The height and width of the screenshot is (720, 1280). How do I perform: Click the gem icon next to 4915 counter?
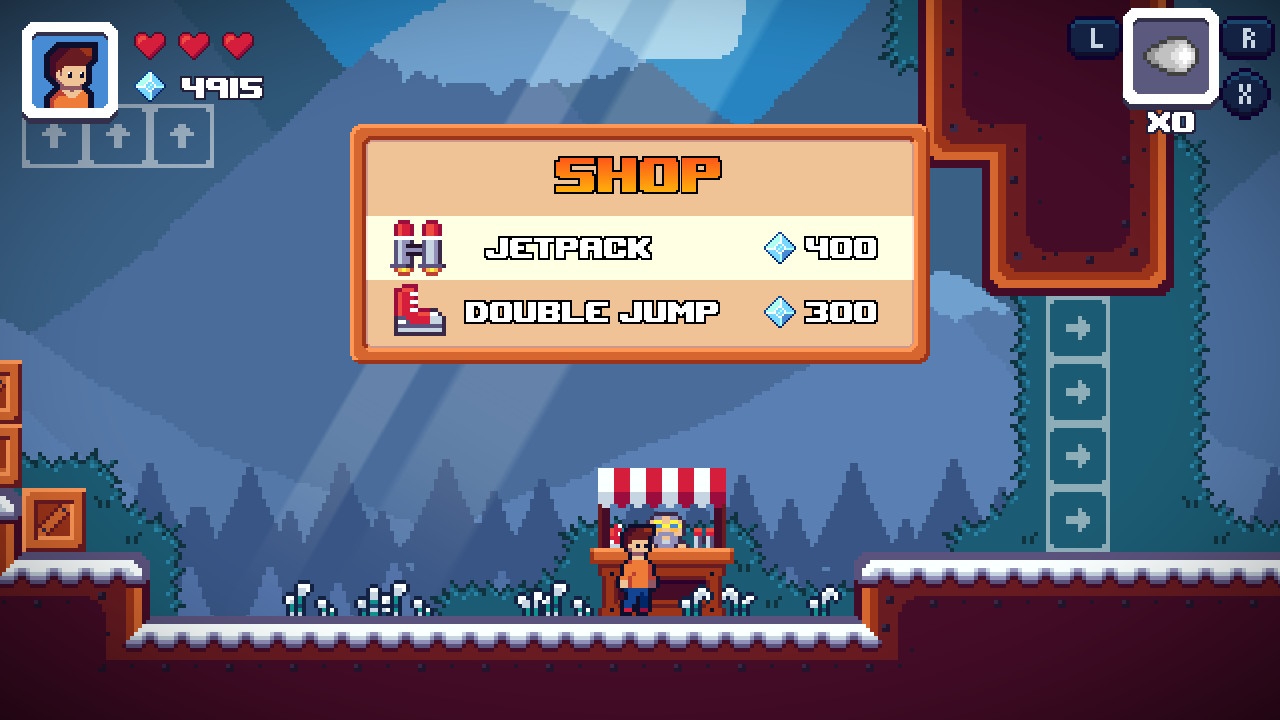[152, 87]
